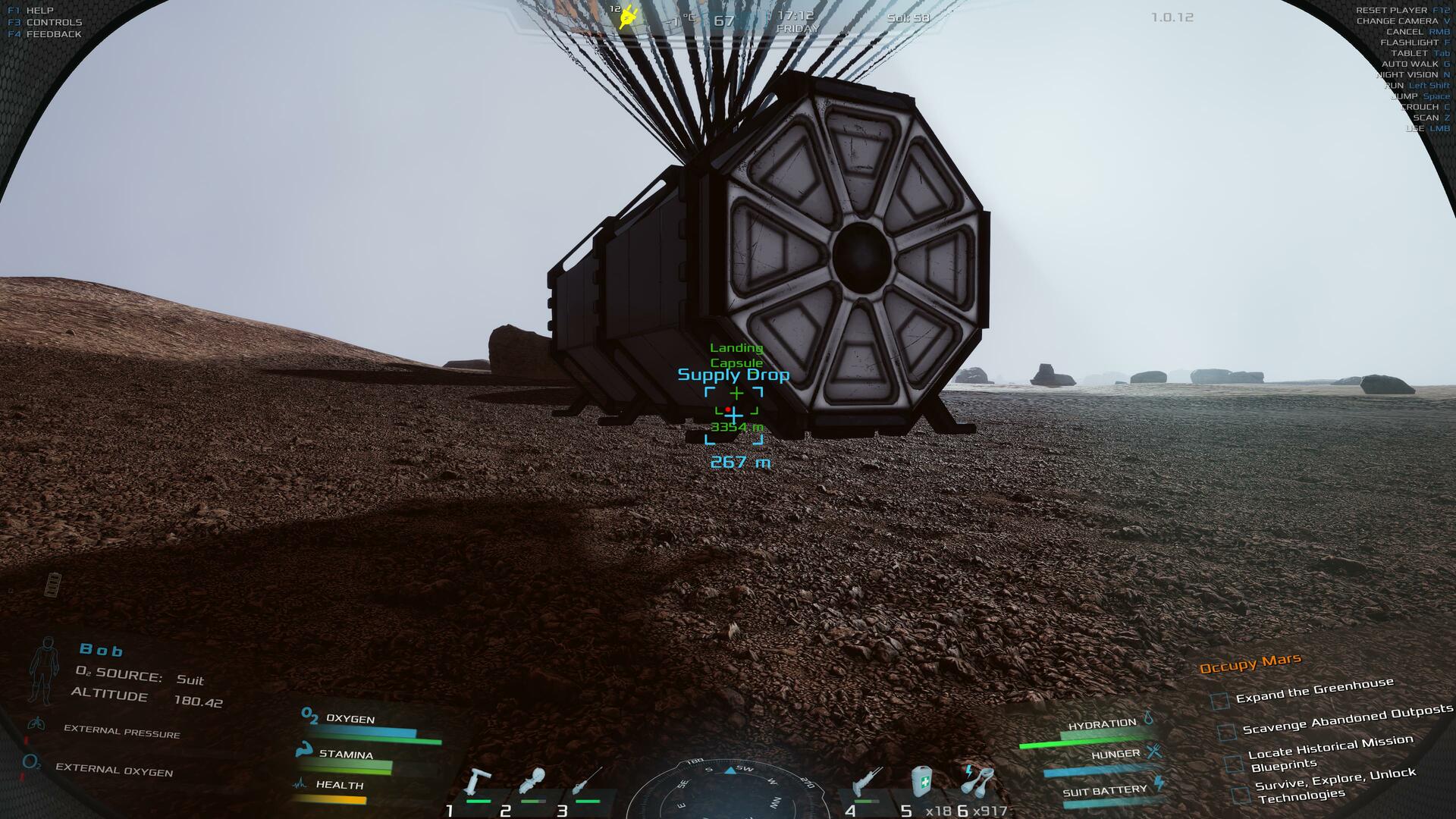Image resolution: width=1456 pixels, height=819 pixels.
Task: Select hotbar slot 1 tool
Action: click(479, 785)
